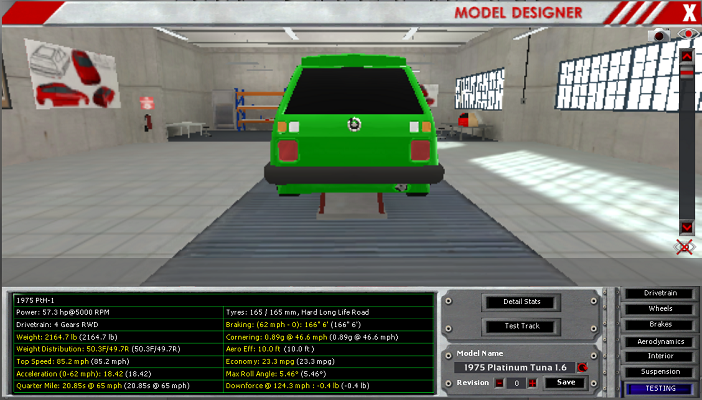
Task: Click the scrollbar up arrow
Action: (687, 56)
